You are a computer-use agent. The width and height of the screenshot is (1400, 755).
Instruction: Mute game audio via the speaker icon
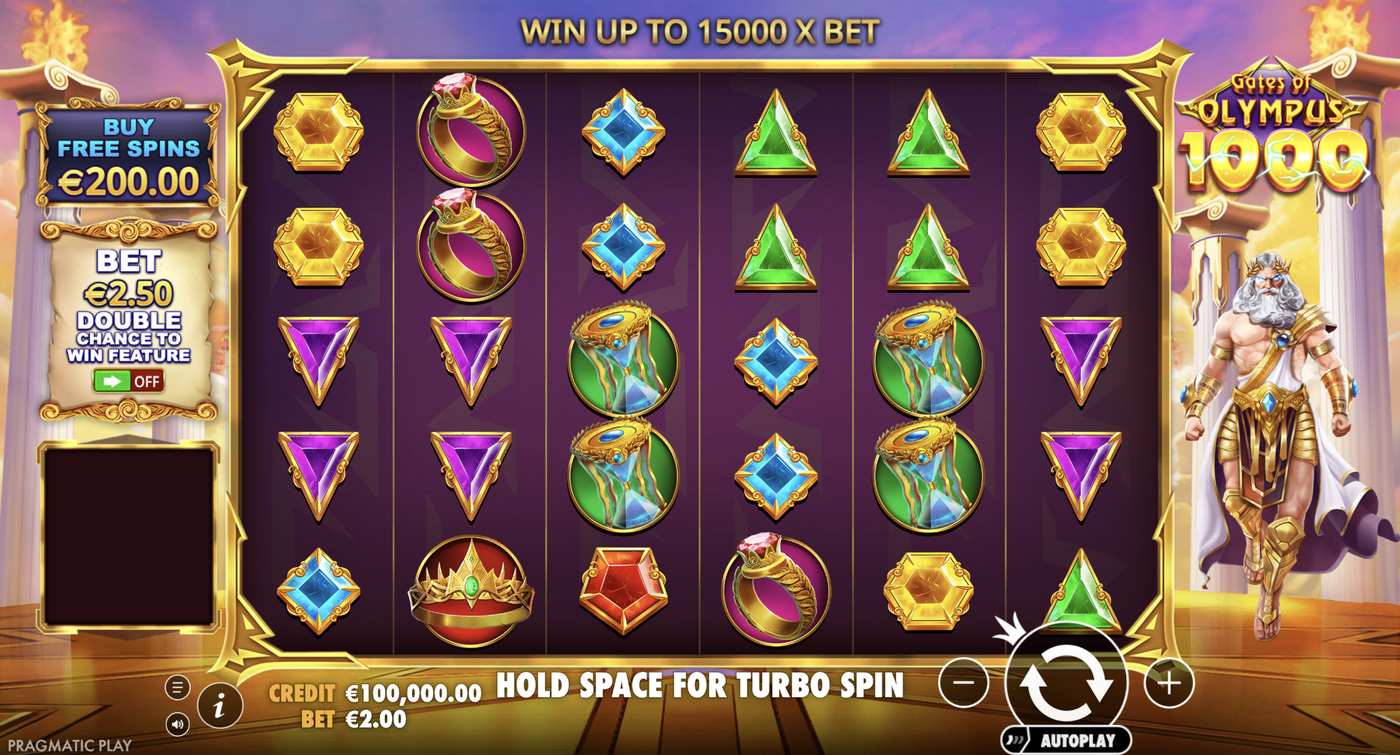[177, 722]
